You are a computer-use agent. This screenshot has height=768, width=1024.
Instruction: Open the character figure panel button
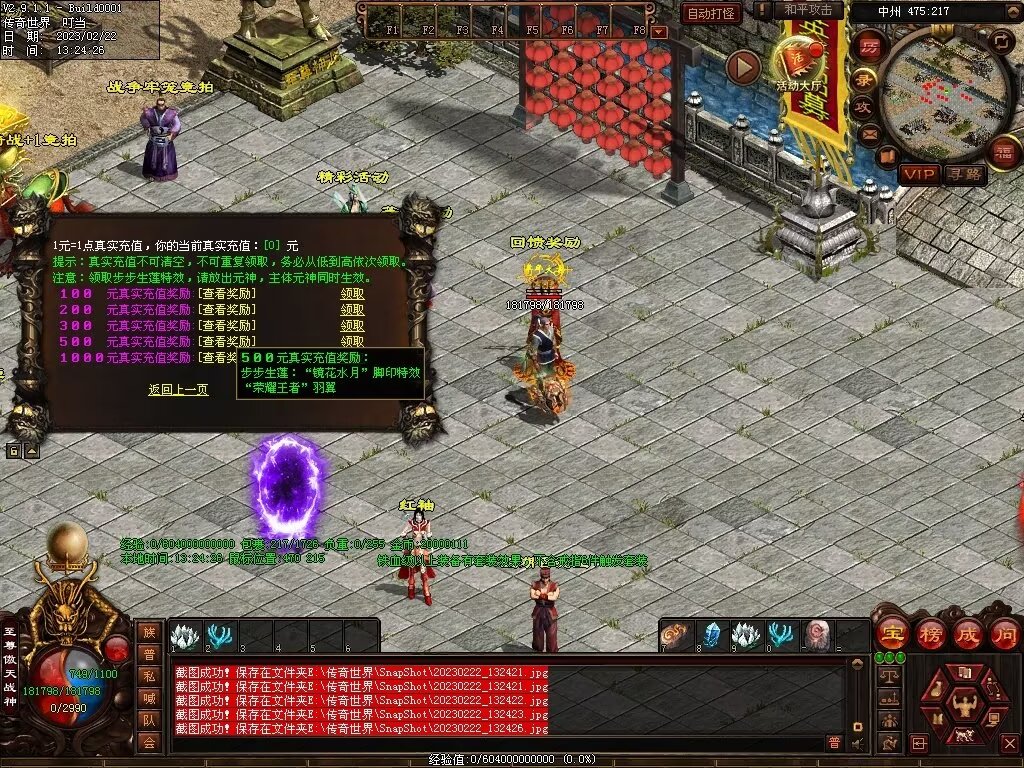(x=964, y=703)
